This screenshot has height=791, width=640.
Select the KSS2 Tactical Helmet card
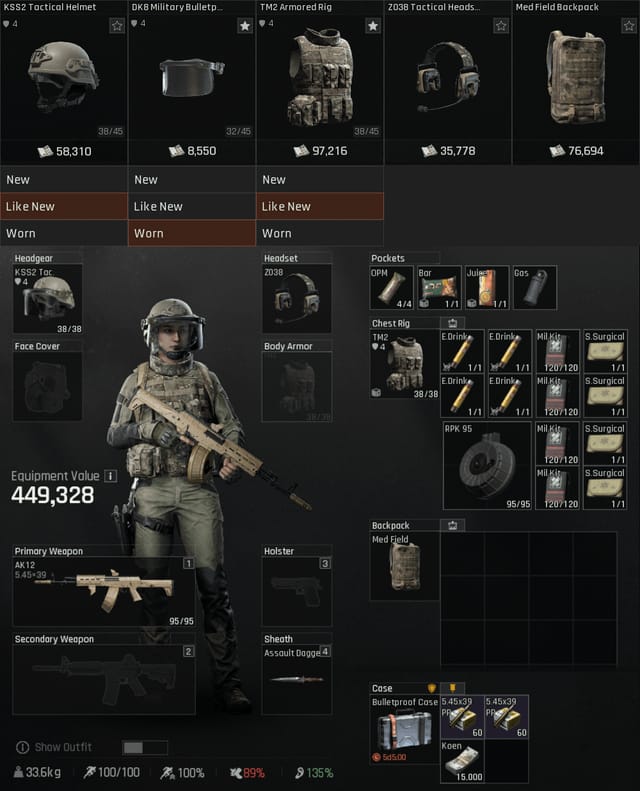coord(63,82)
